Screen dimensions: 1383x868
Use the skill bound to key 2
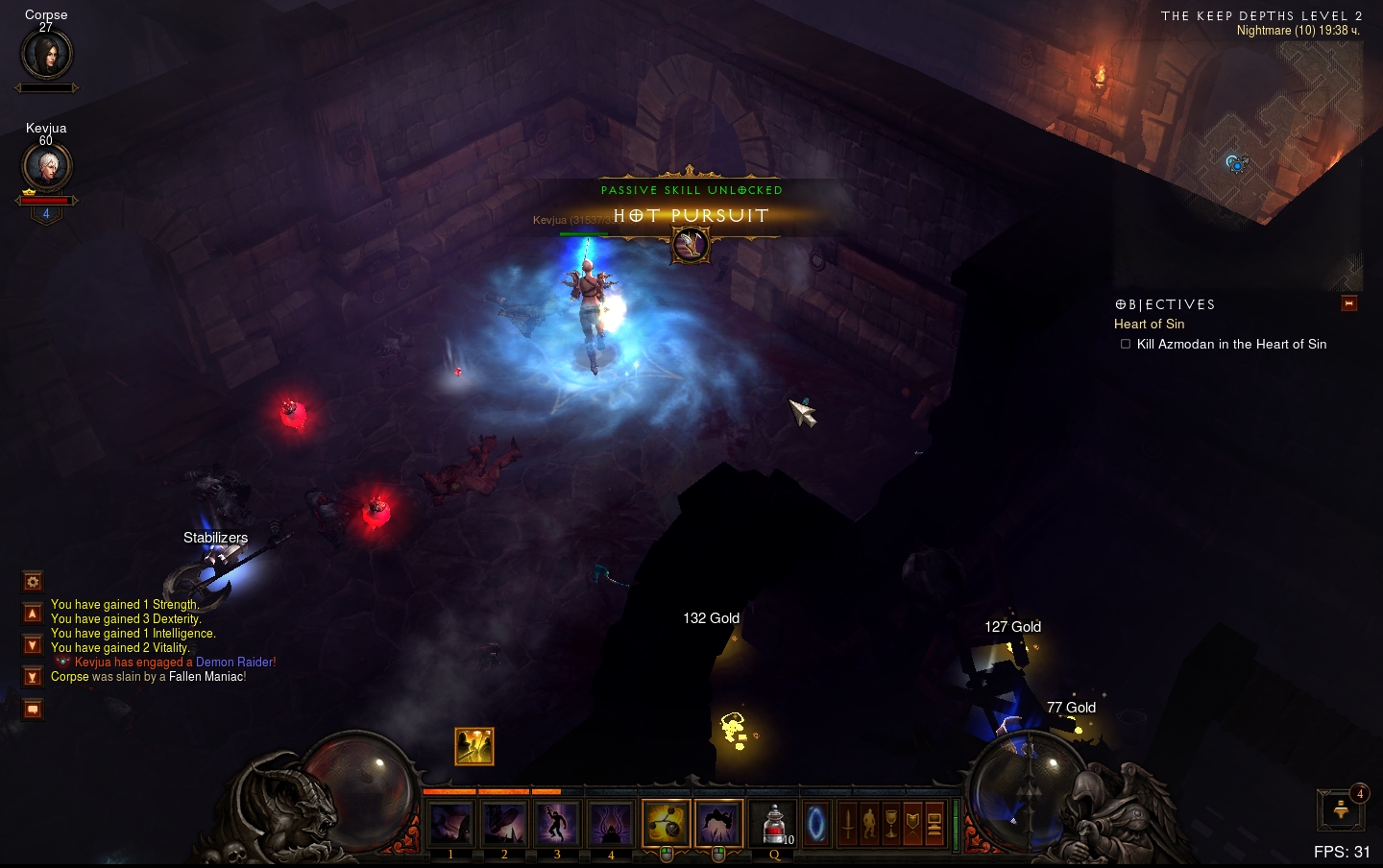point(504,824)
